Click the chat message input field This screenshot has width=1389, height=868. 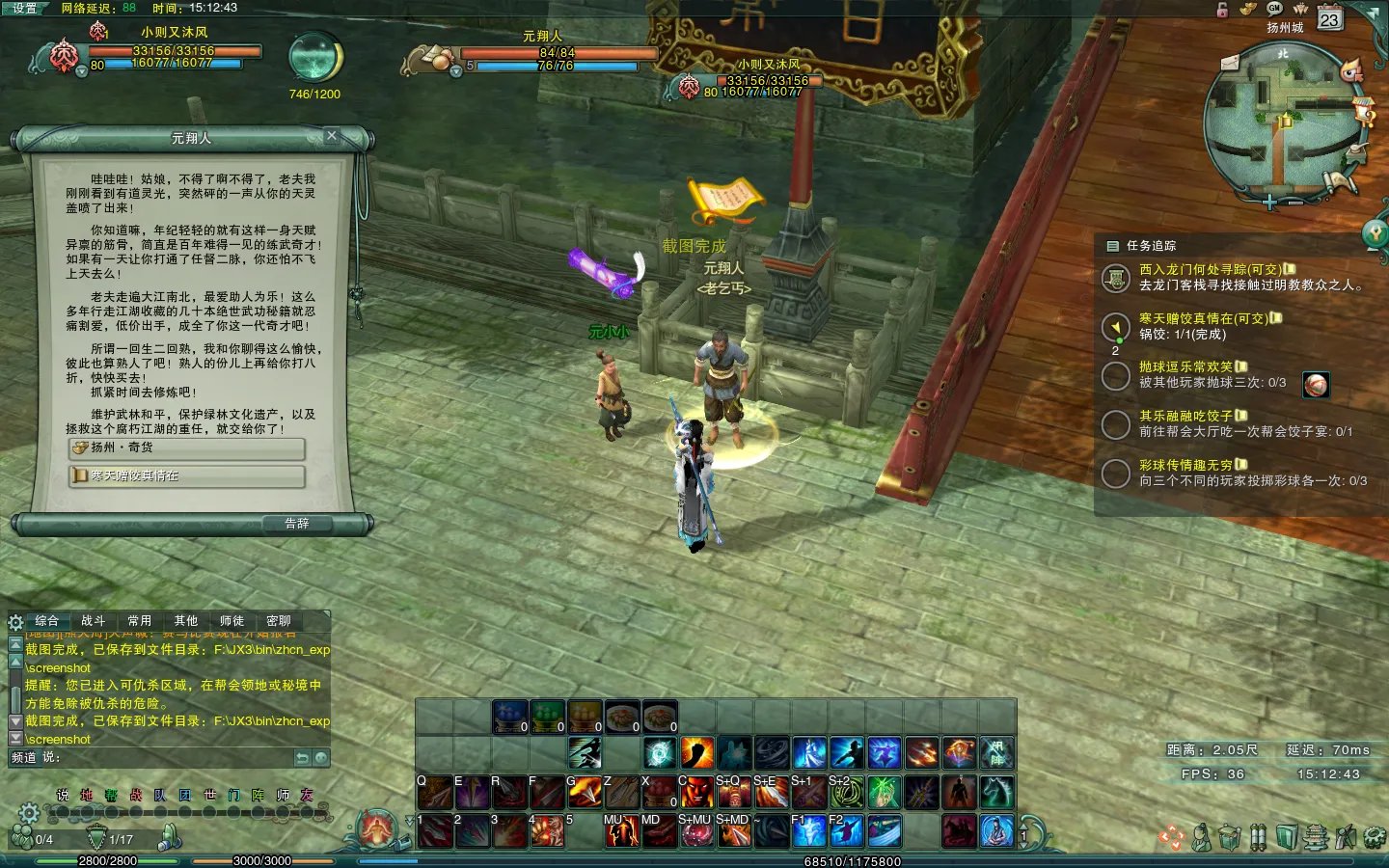point(174,758)
